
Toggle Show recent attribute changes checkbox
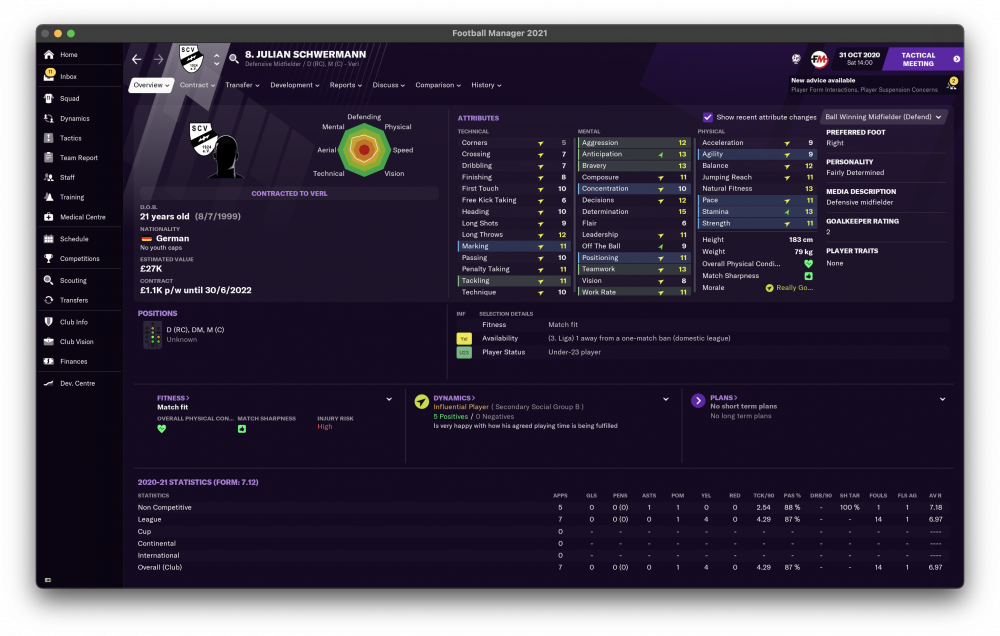708,117
